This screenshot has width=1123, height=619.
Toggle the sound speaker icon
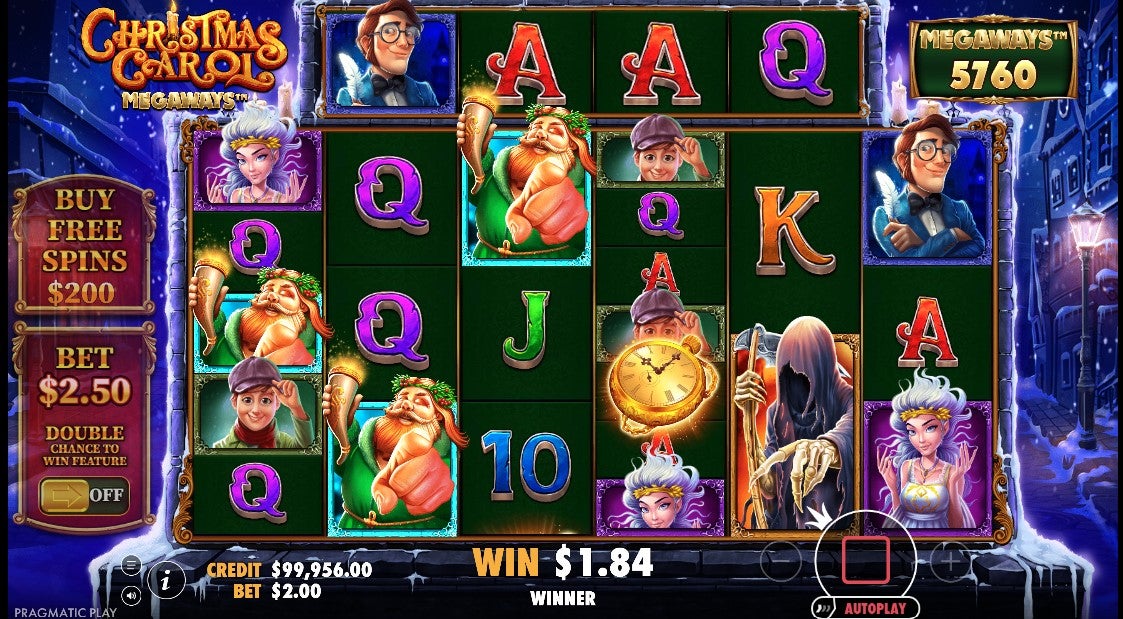131,596
